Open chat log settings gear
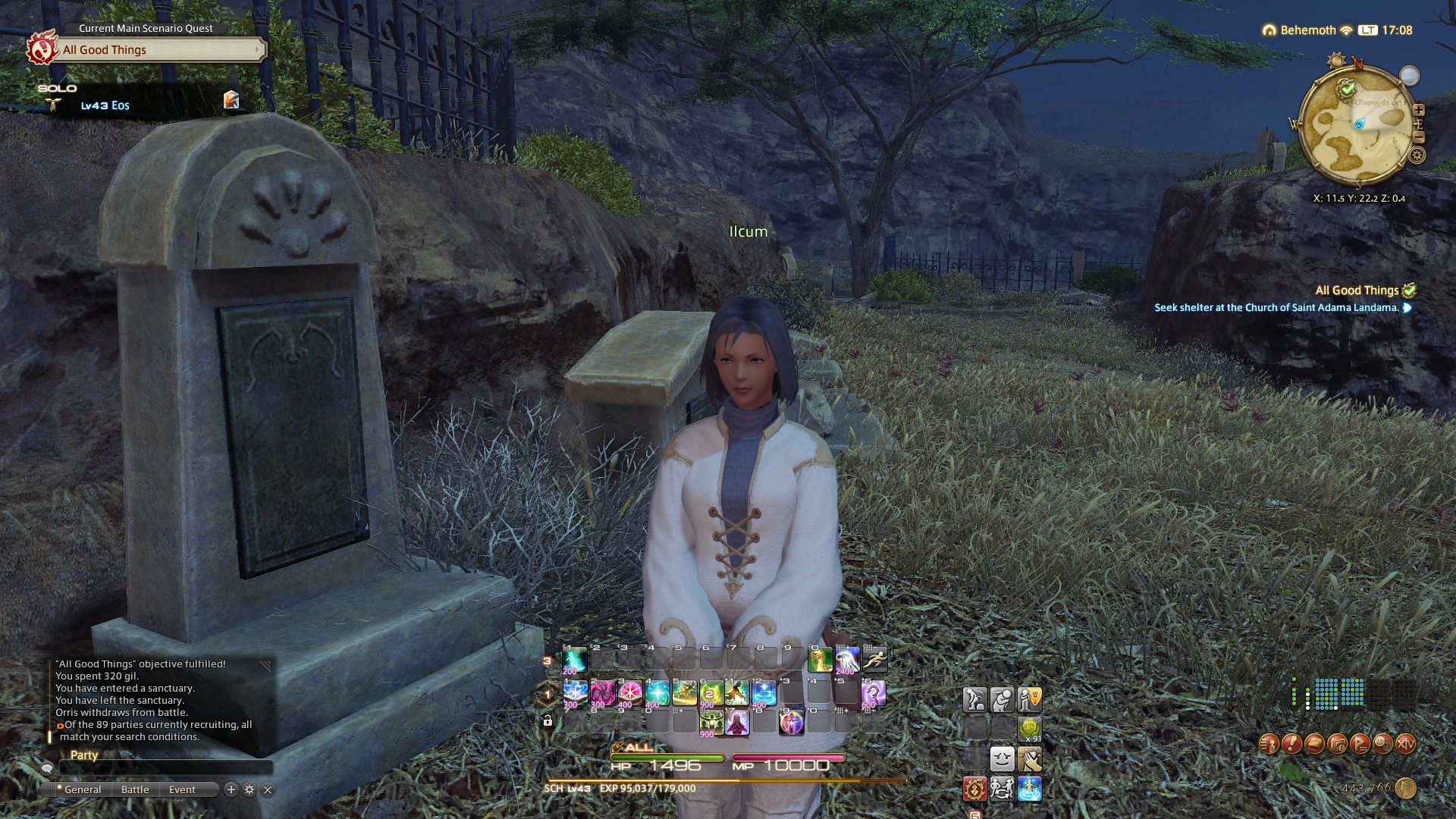This screenshot has width=1456, height=819. tap(249, 789)
